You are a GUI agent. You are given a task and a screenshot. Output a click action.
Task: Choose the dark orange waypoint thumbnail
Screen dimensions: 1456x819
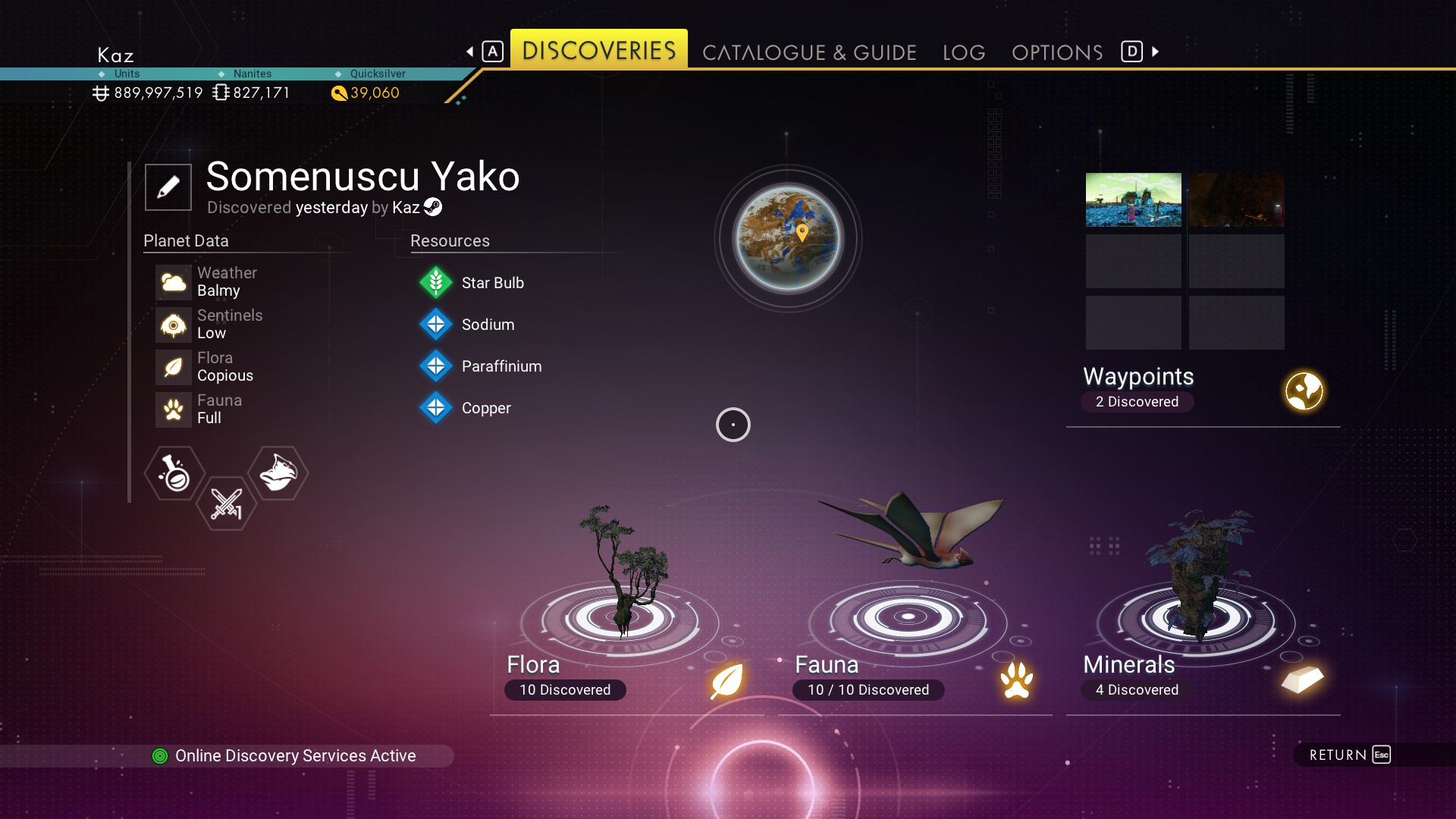coord(1236,199)
